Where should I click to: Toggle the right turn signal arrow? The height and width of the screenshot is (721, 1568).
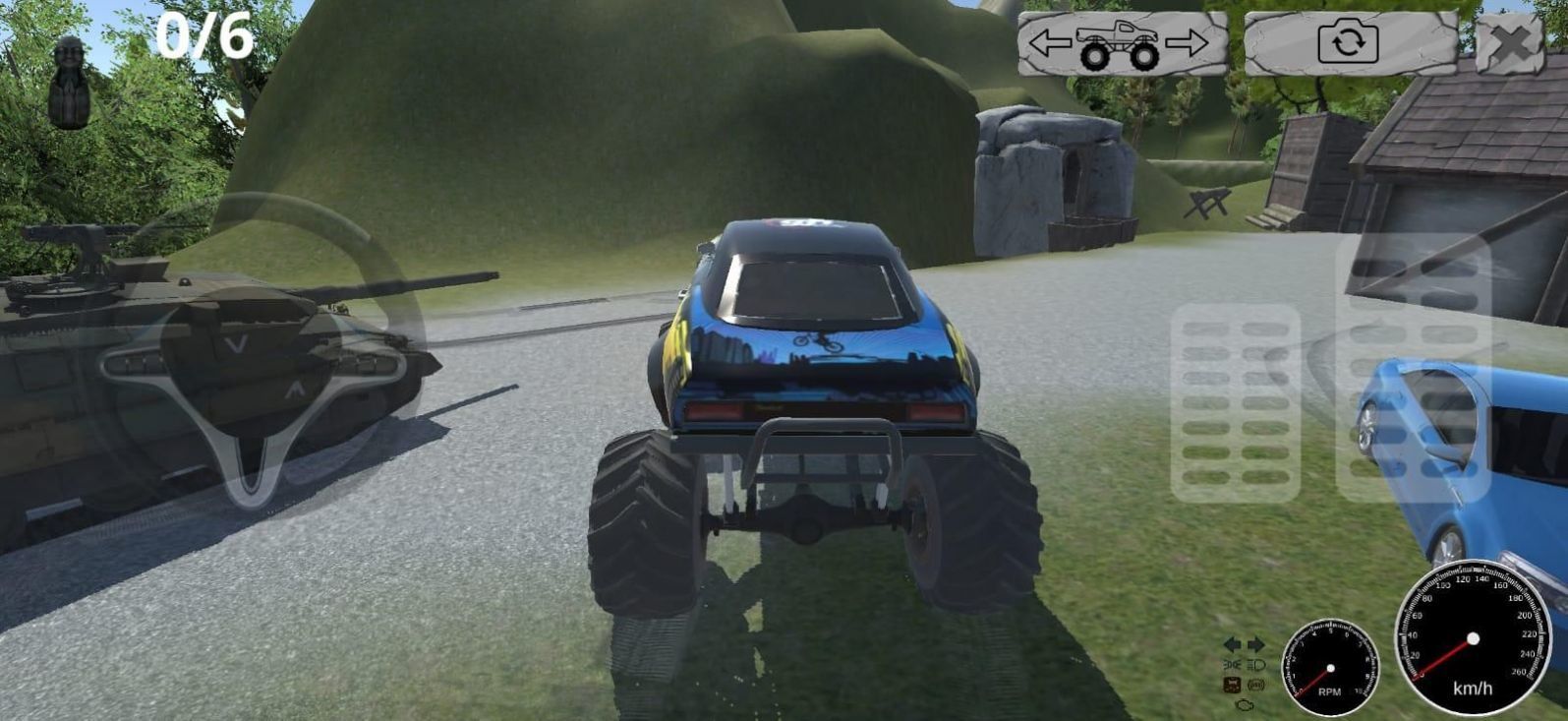tap(1256, 645)
